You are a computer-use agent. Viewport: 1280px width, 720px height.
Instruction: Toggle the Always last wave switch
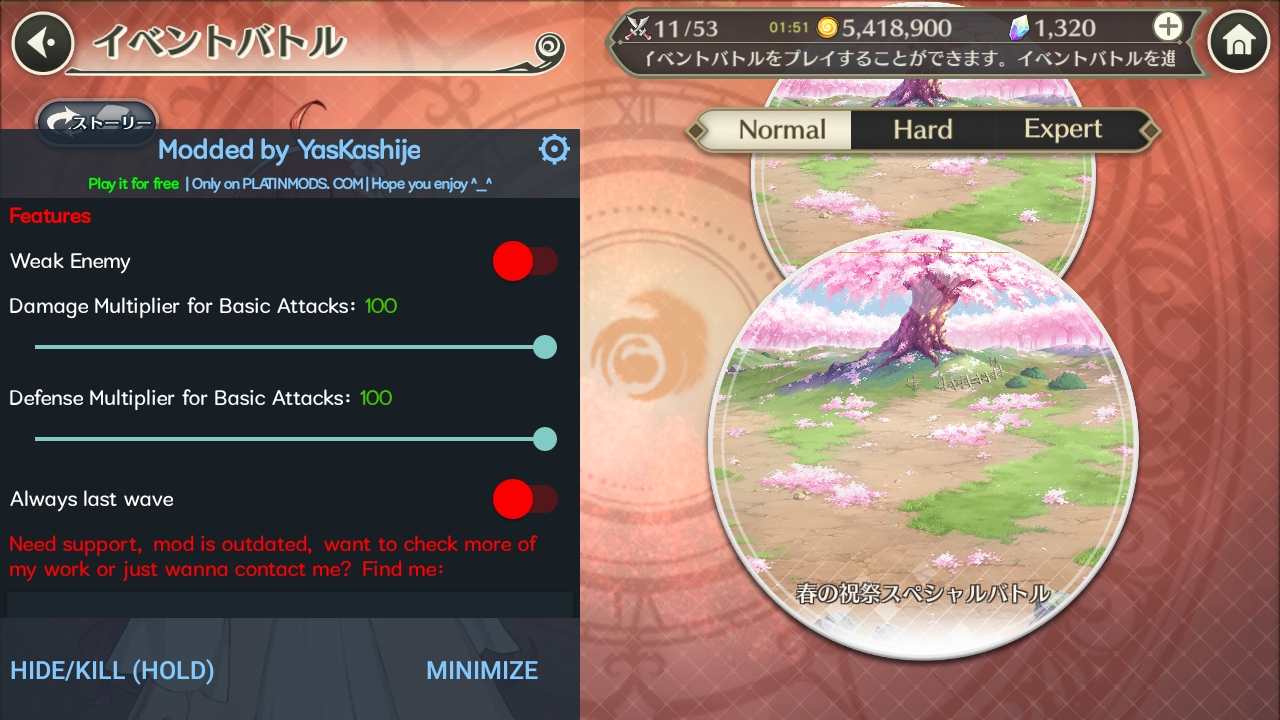525,499
